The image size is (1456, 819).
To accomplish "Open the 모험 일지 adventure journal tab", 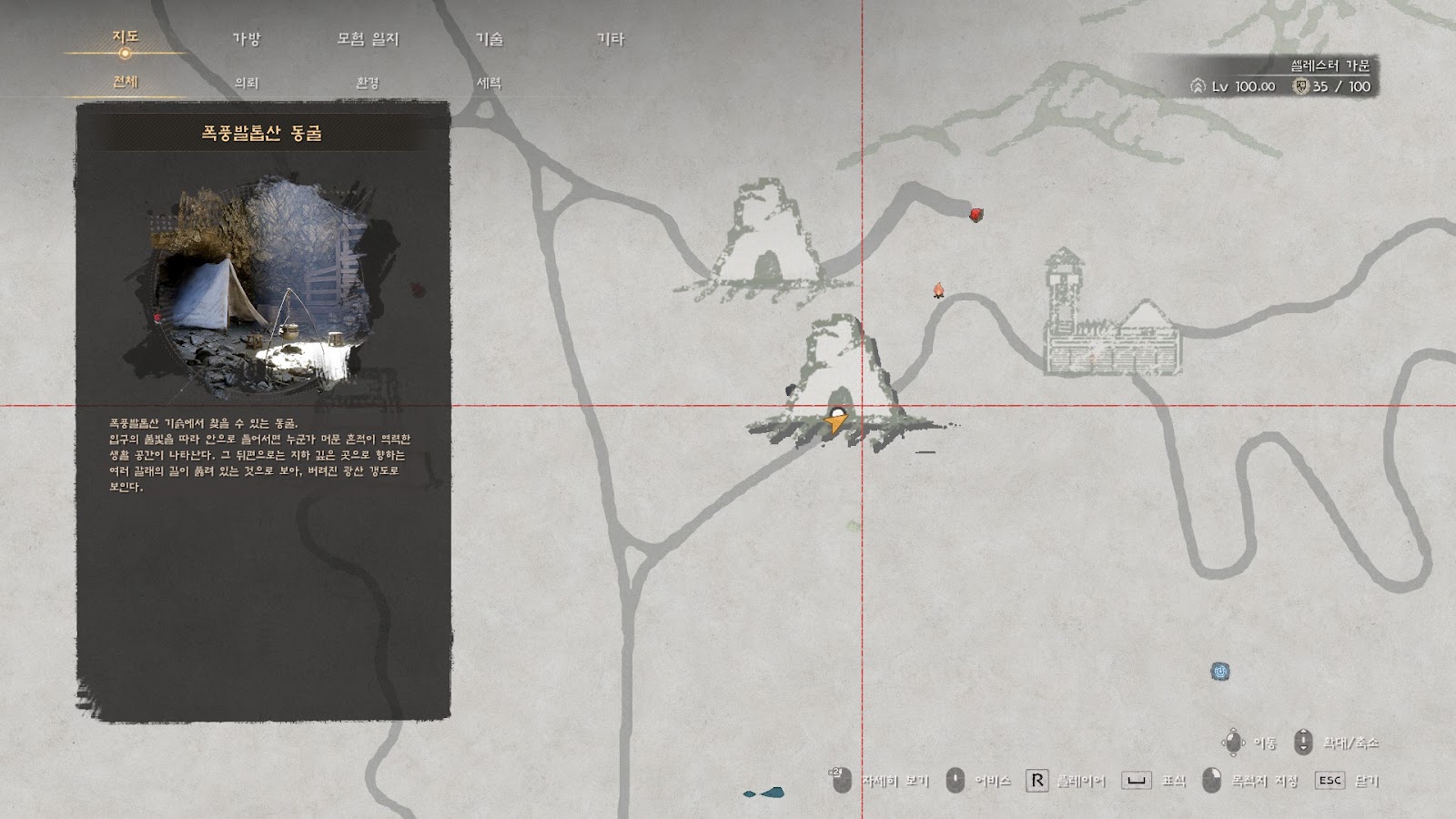I will (x=368, y=39).
